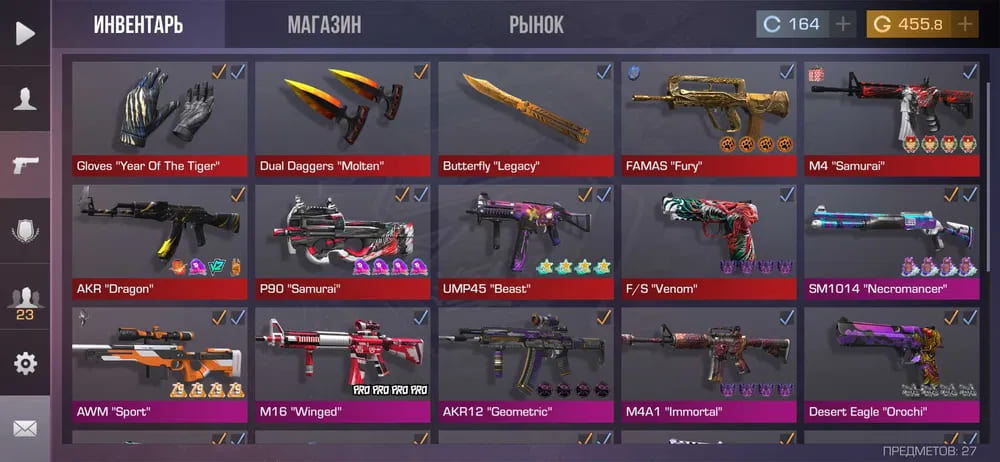Image resolution: width=1000 pixels, height=462 pixels.
Task: Open the shield badge icon in the sidebar
Action: click(25, 231)
